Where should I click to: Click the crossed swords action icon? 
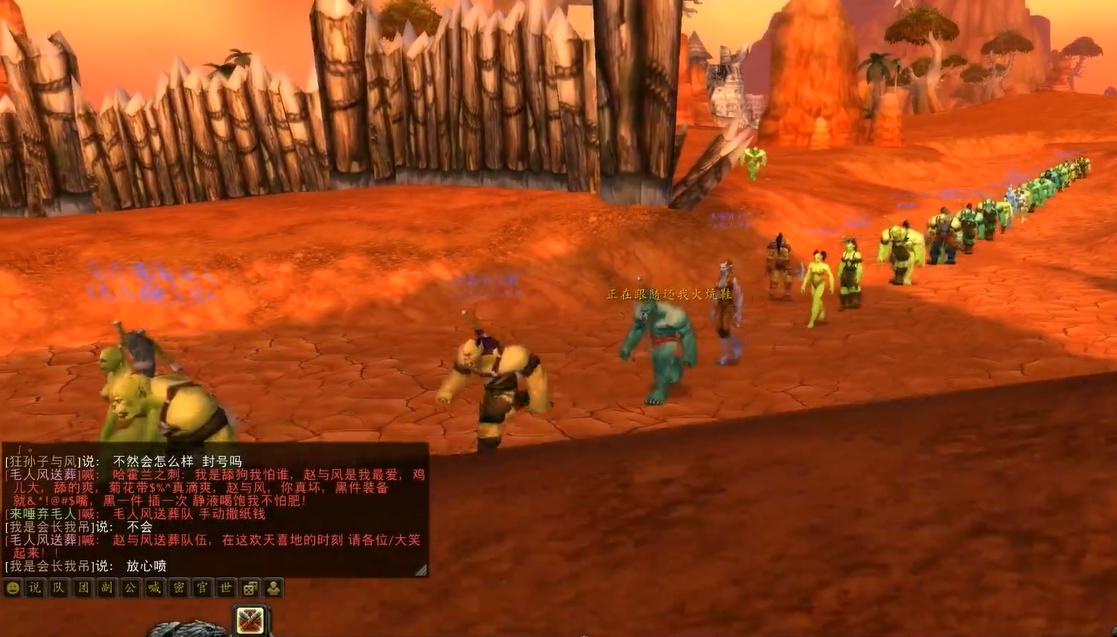[x=250, y=621]
